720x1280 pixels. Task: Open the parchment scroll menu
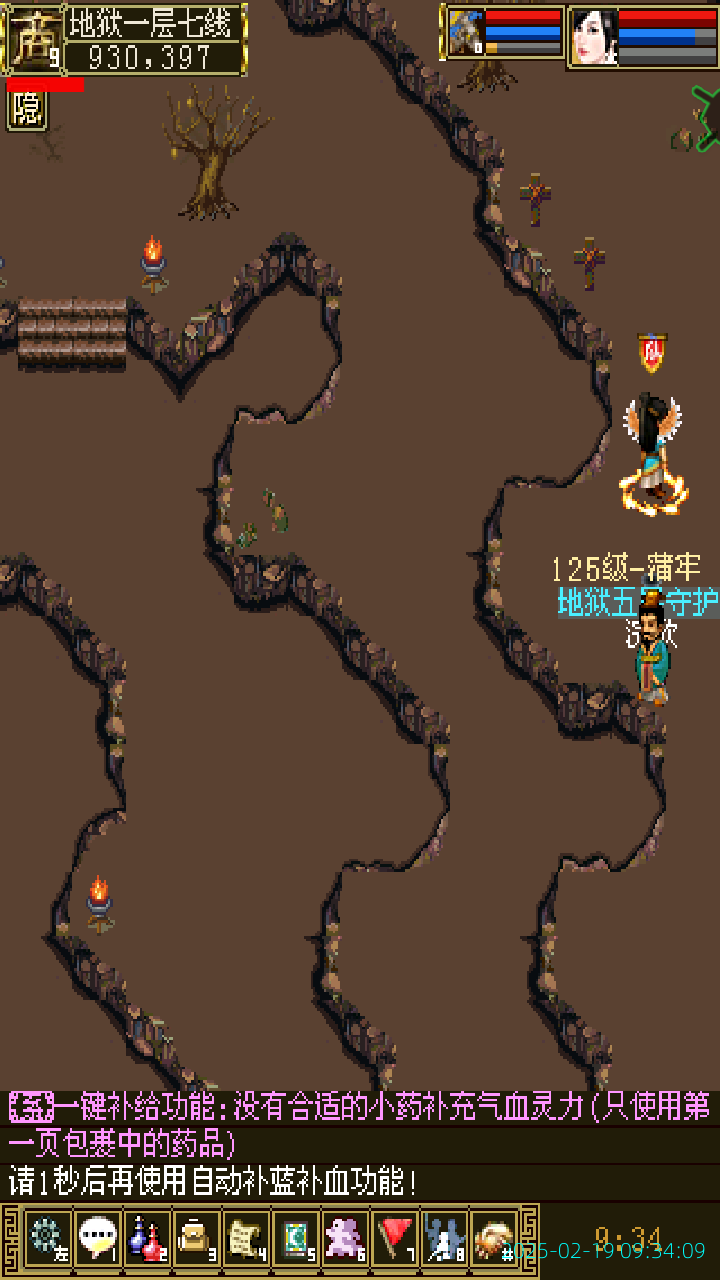pyautogui.click(x=246, y=1238)
